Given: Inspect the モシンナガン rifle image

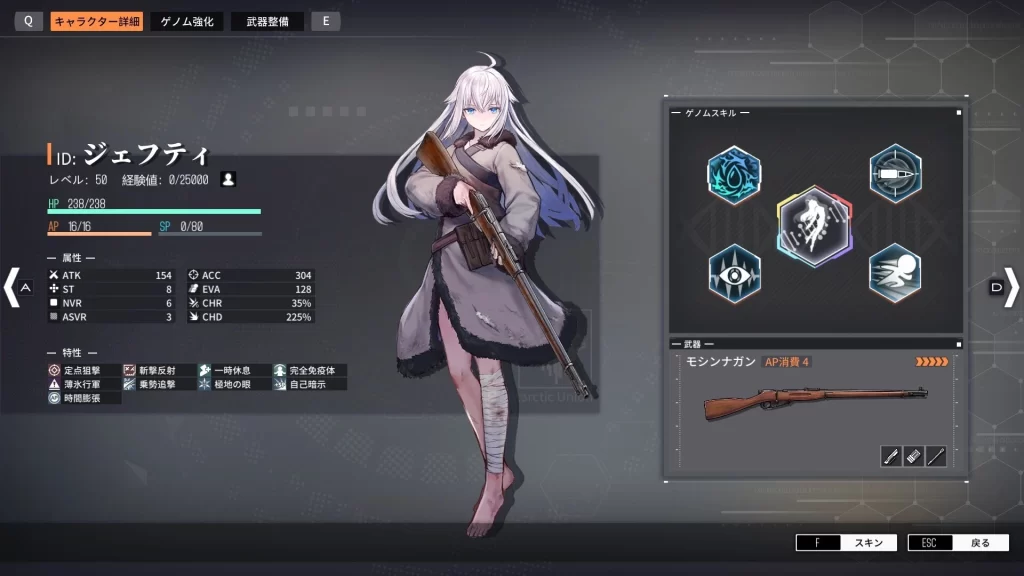Looking at the screenshot, I should point(814,403).
